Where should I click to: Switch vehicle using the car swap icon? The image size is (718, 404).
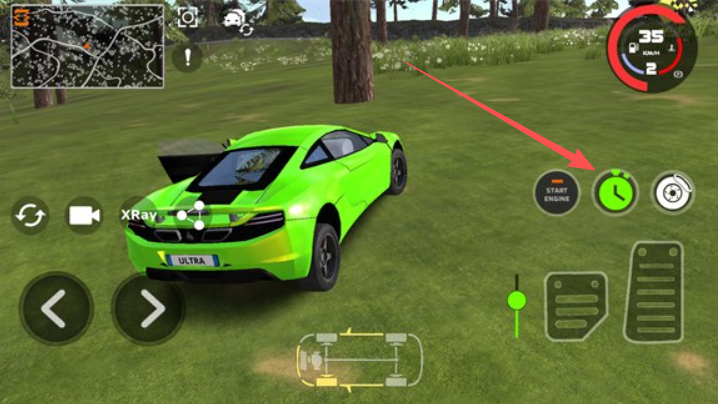(x=235, y=20)
